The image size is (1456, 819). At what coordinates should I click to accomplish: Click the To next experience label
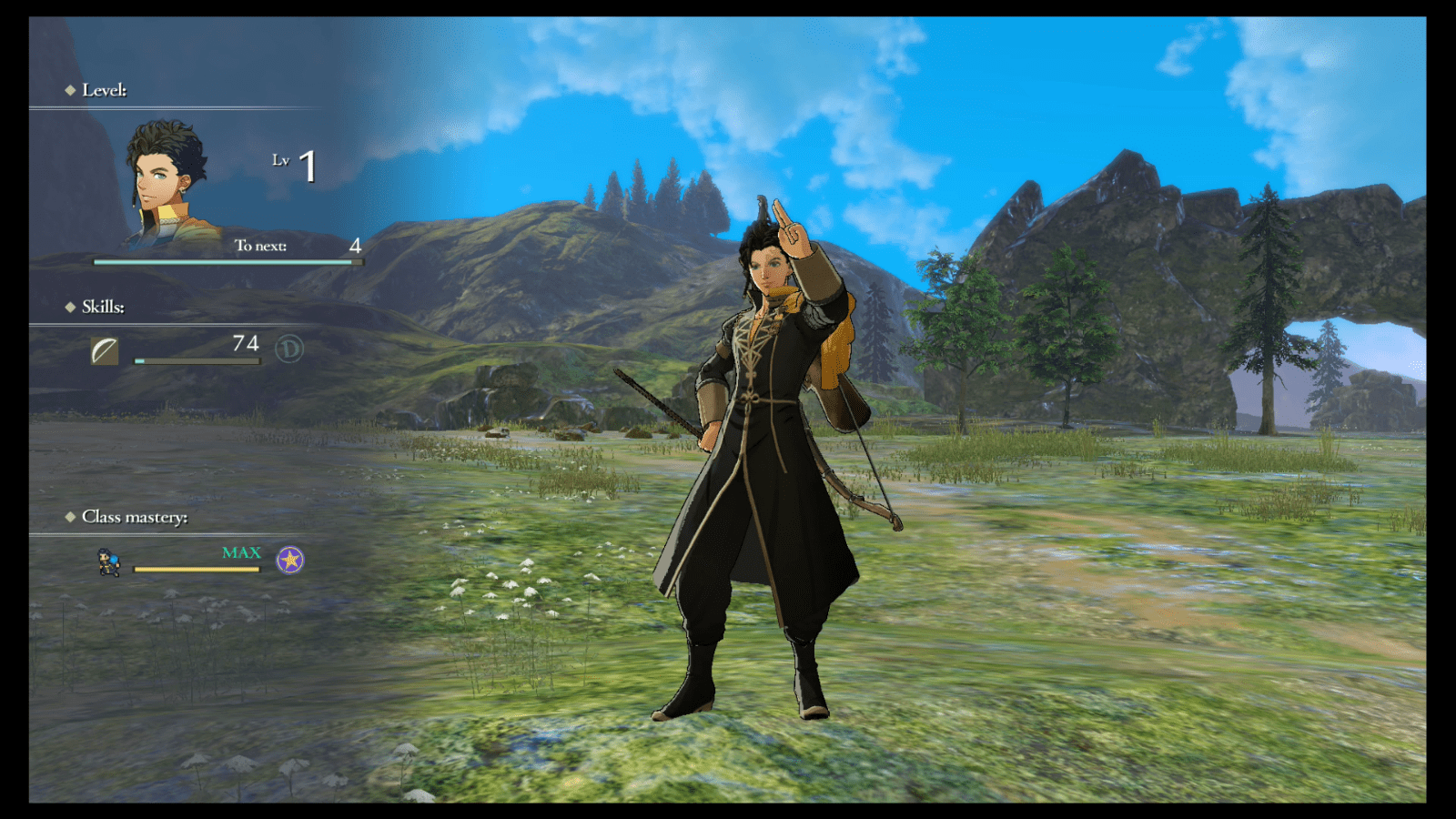click(x=258, y=245)
